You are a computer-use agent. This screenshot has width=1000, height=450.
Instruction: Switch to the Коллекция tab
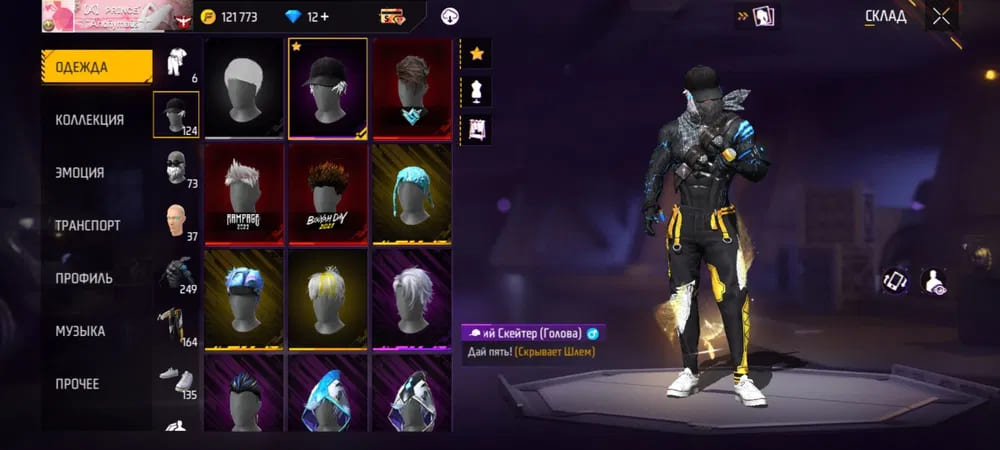tap(90, 120)
